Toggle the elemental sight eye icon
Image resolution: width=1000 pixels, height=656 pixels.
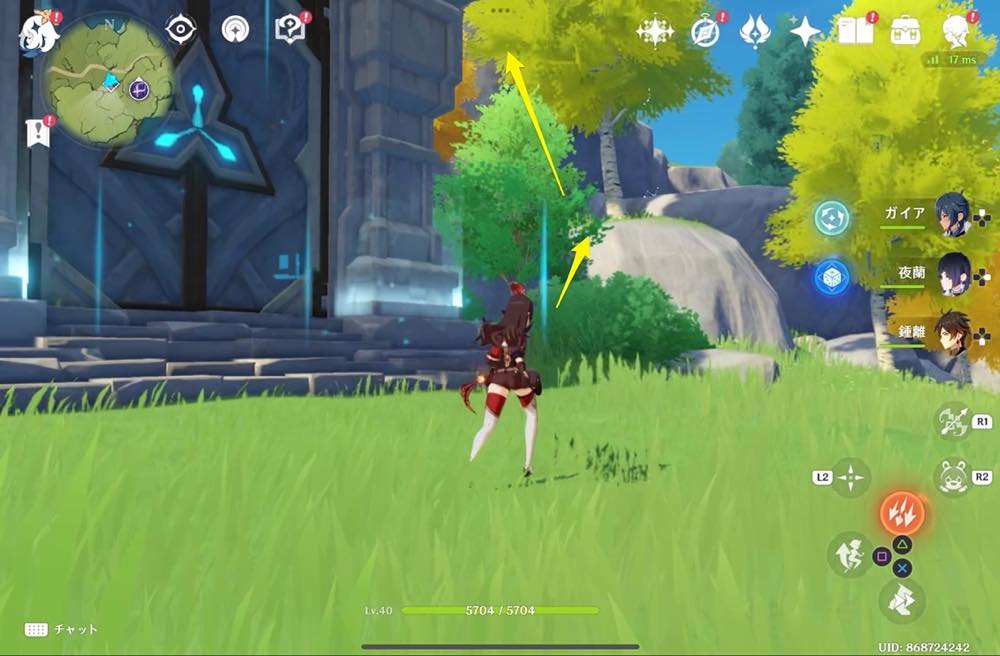tap(180, 29)
